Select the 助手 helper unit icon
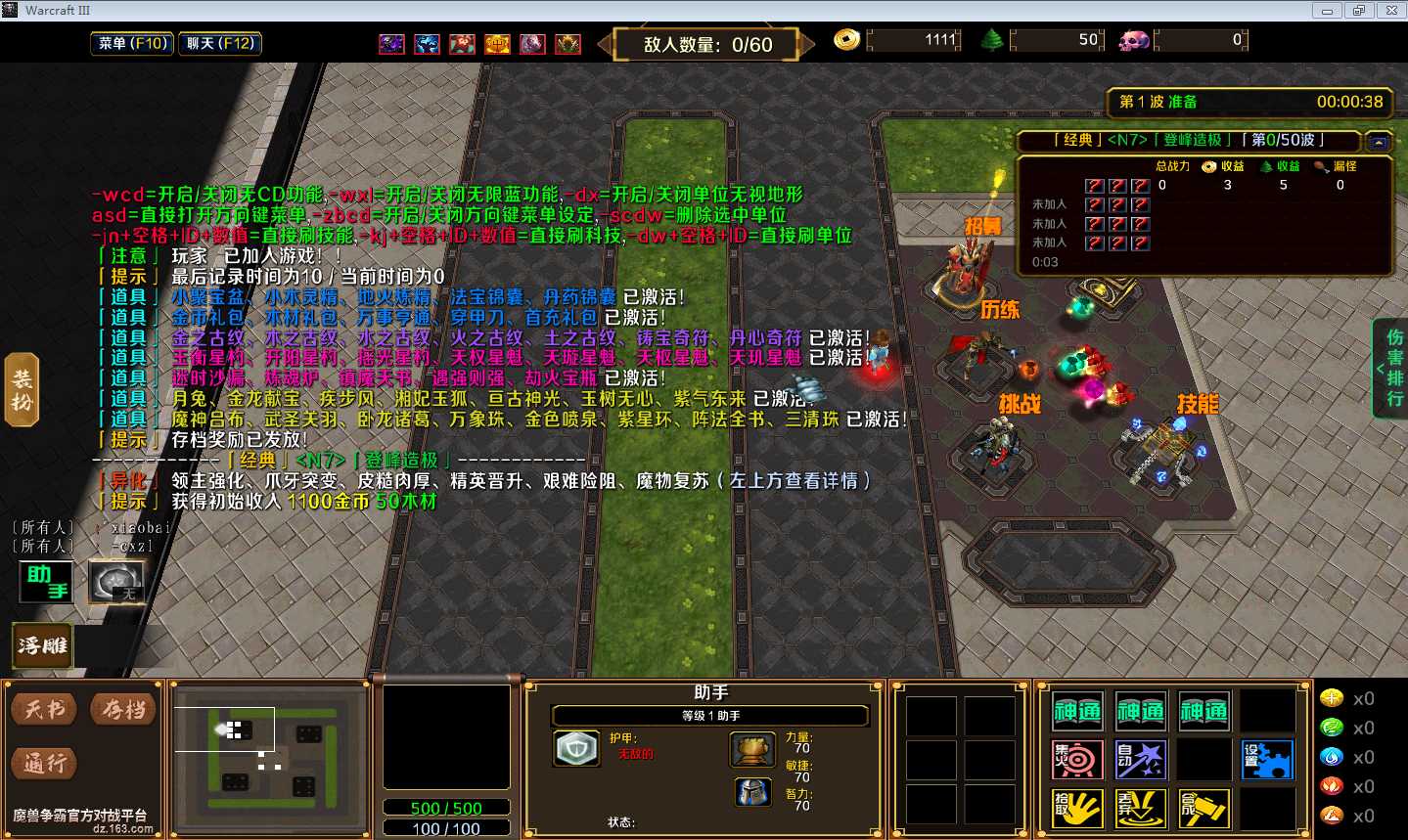 point(47,581)
